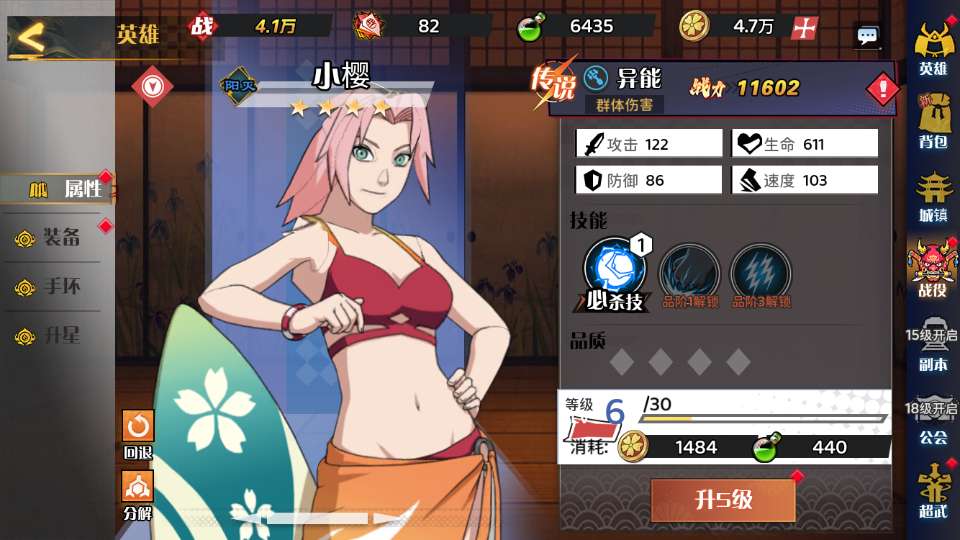960x540 pixels.
Task: Add gold with the red plus button
Action: pos(804,28)
